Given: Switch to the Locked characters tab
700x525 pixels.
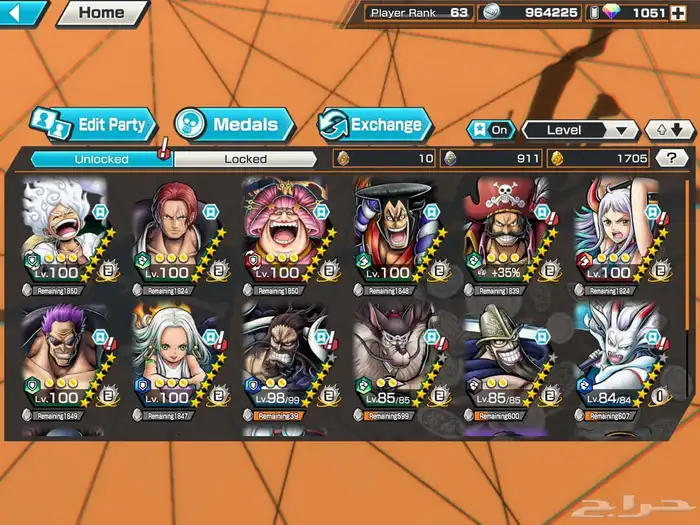Looking at the screenshot, I should [245, 158].
